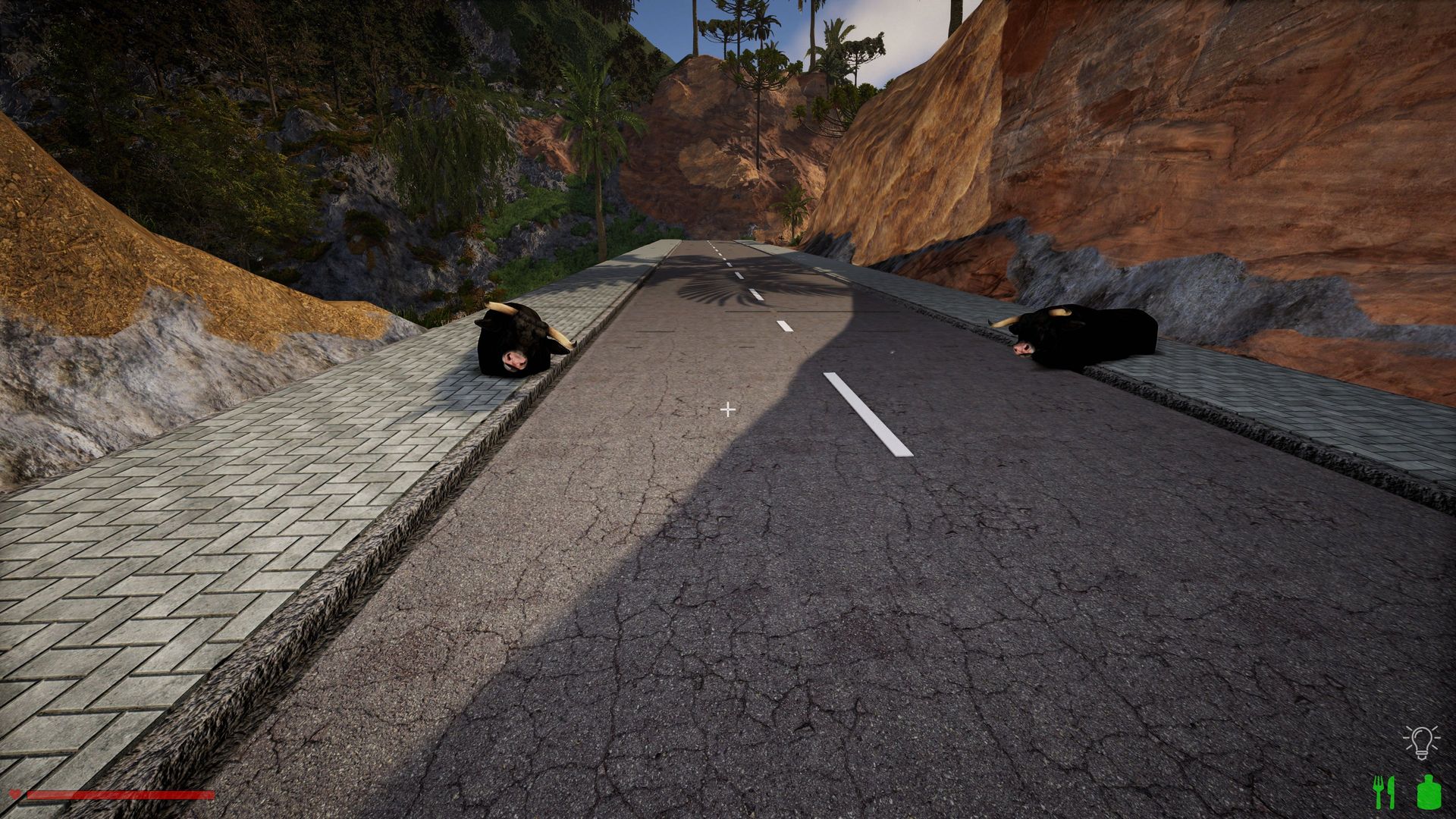This screenshot has width=1456, height=819.
Task: Click the lightbulb flashlight icon
Action: (1420, 742)
